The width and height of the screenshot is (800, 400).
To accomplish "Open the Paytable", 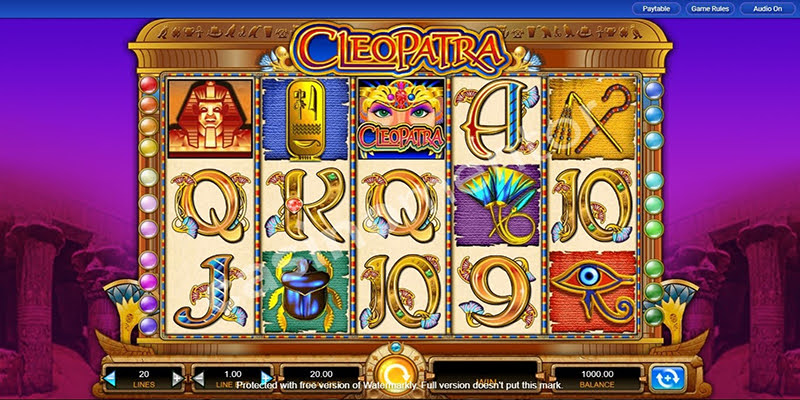I will [x=654, y=9].
